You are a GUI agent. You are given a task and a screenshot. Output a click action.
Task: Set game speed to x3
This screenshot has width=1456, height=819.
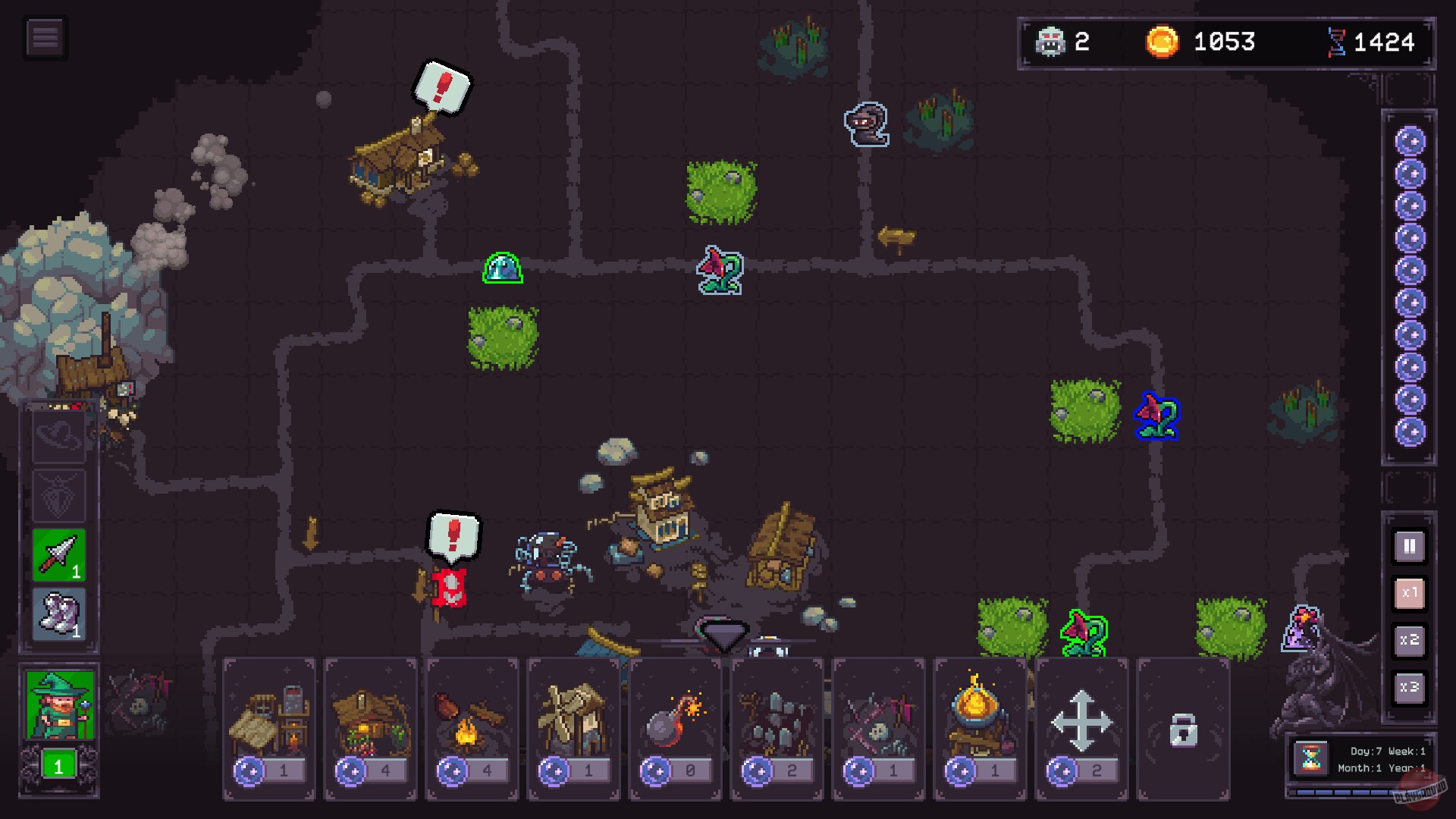pyautogui.click(x=1409, y=686)
